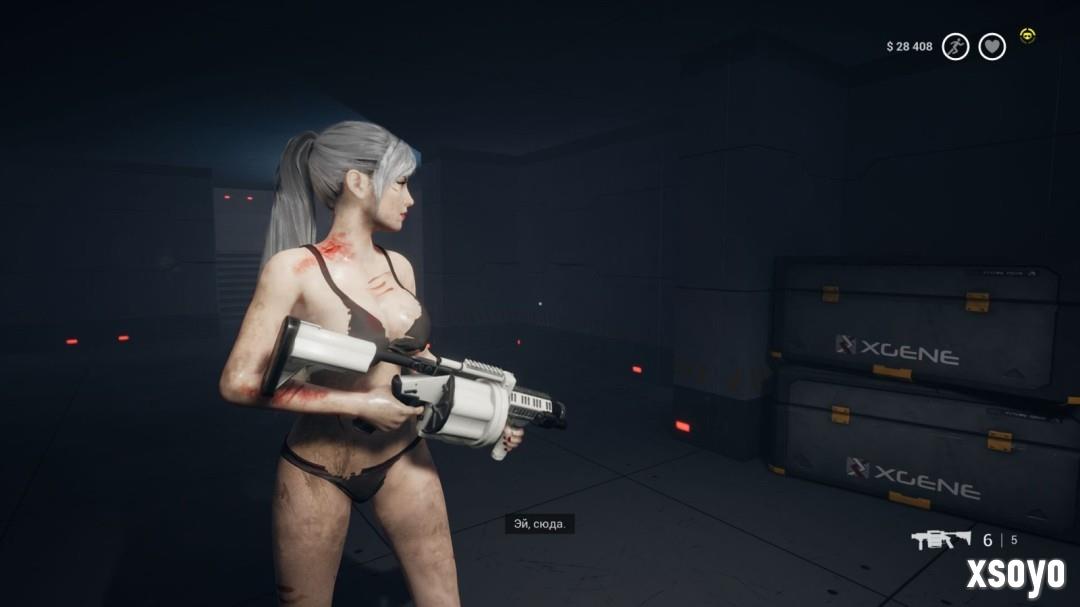Click the running man stamina icon
The height and width of the screenshot is (607, 1080).
pos(955,46)
